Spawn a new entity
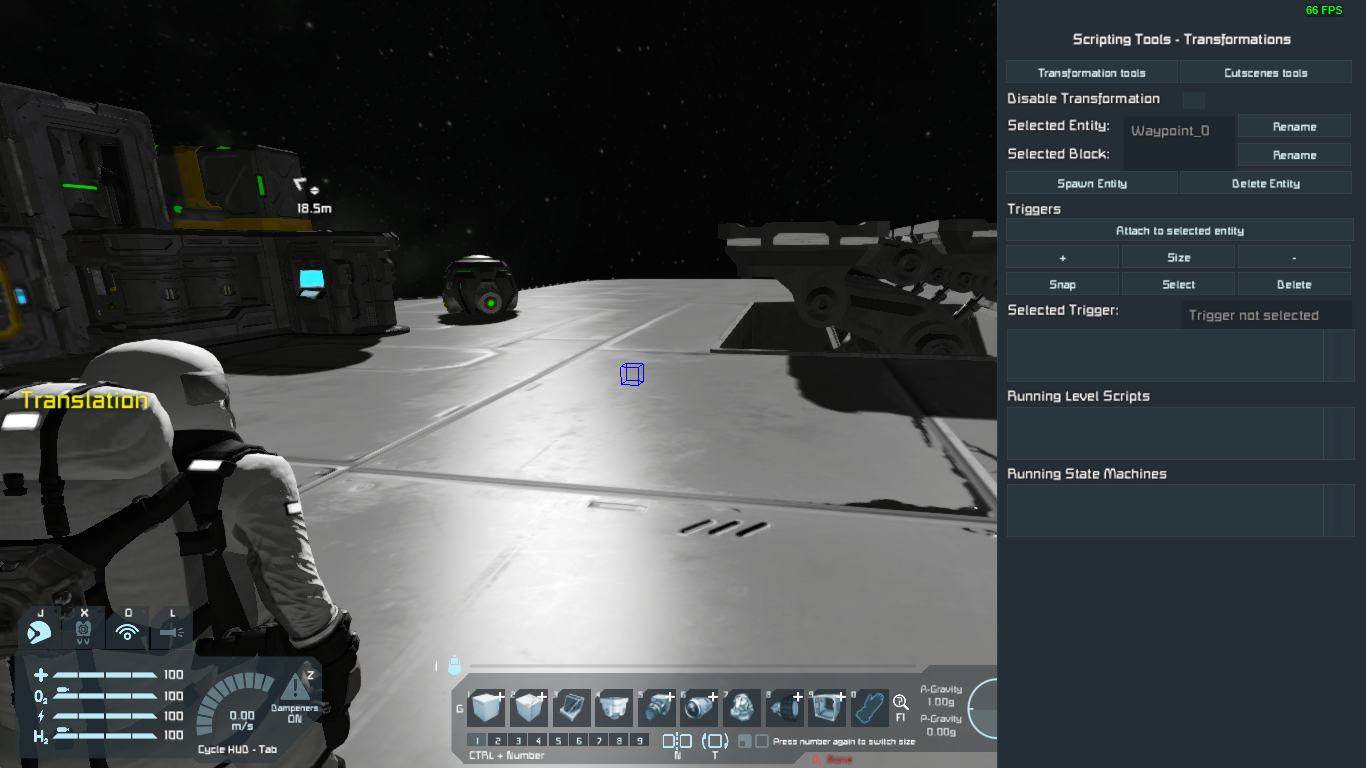1366x768 pixels. [x=1091, y=184]
